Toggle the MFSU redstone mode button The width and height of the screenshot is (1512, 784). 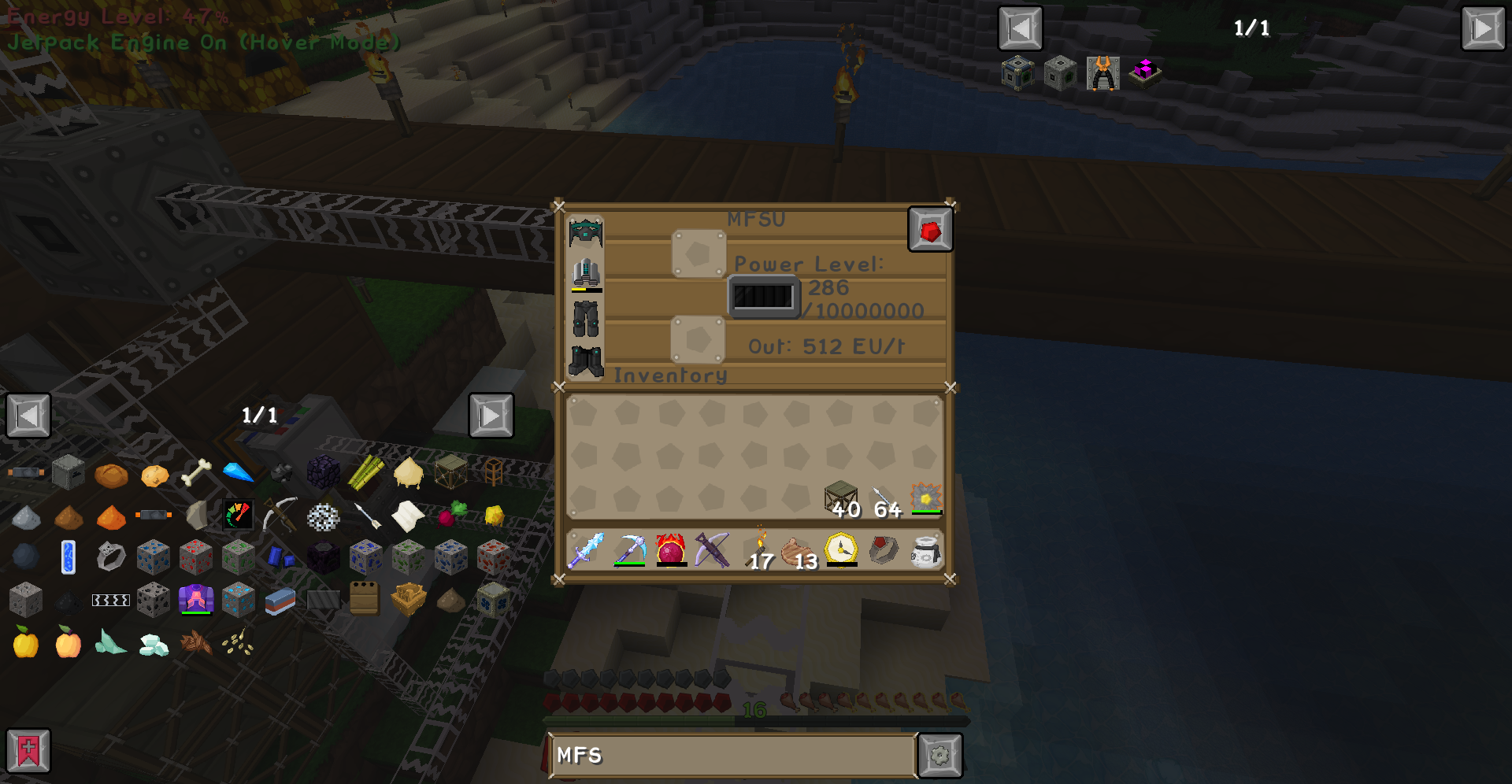pyautogui.click(x=931, y=229)
